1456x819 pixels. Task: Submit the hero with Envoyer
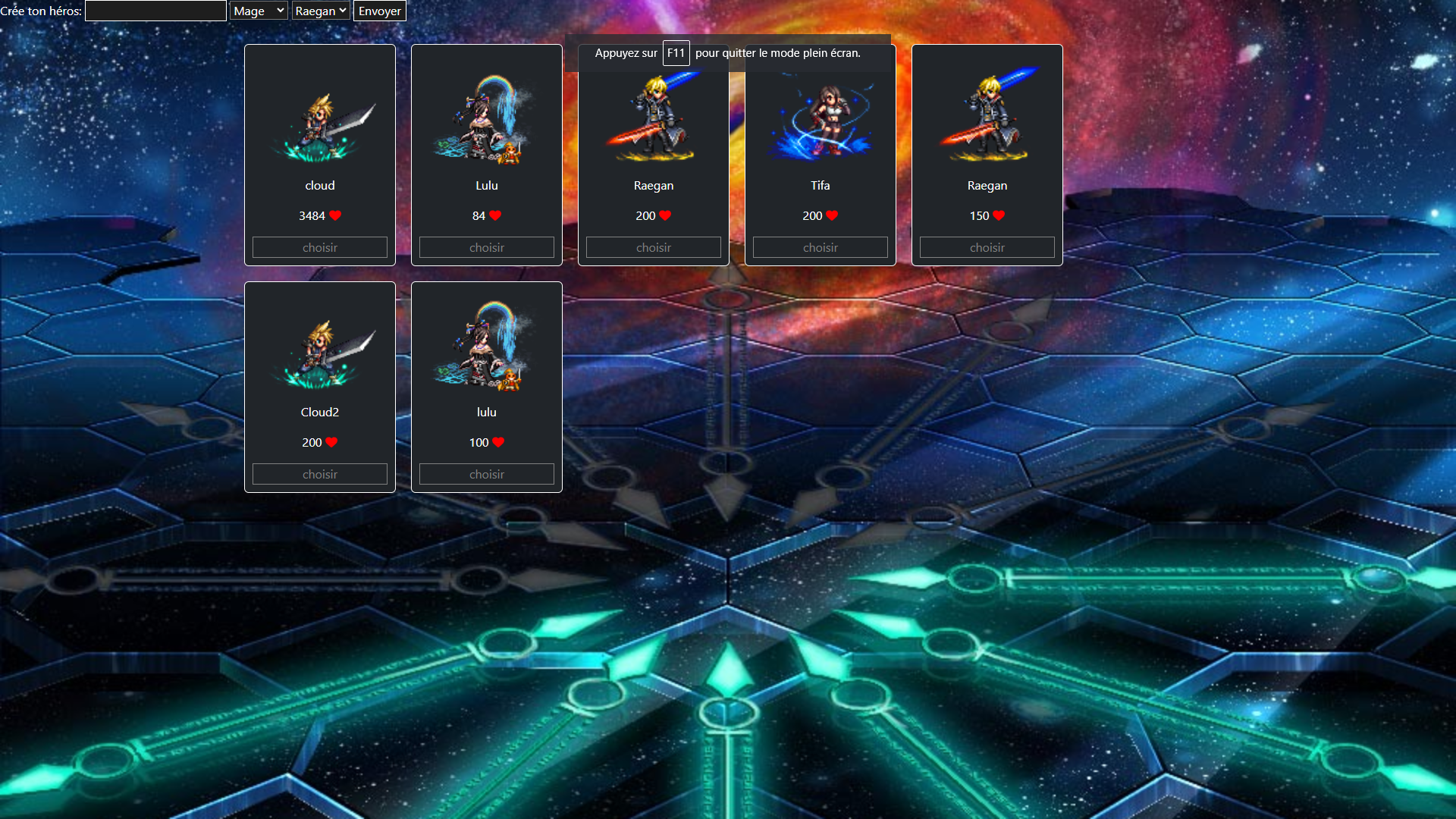pyautogui.click(x=379, y=11)
